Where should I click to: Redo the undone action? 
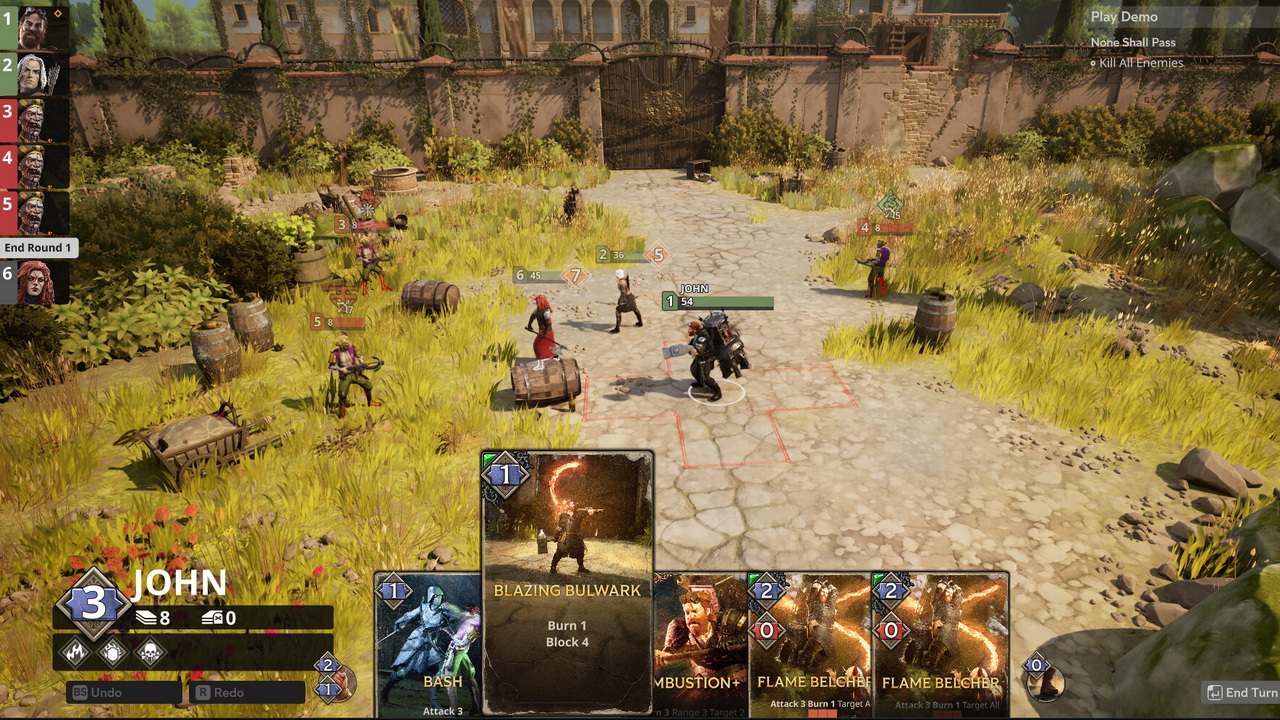(248, 692)
